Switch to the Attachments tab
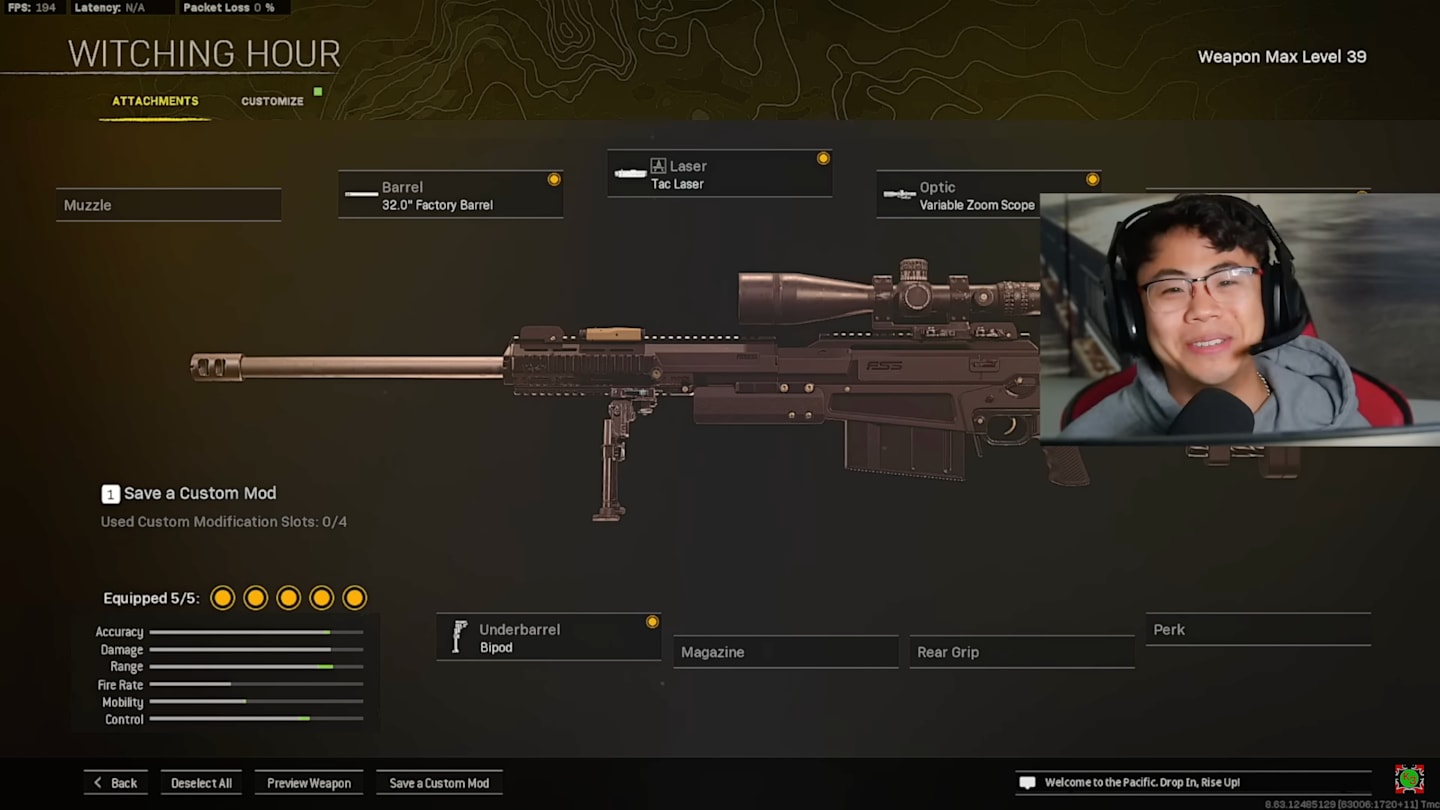 click(155, 101)
